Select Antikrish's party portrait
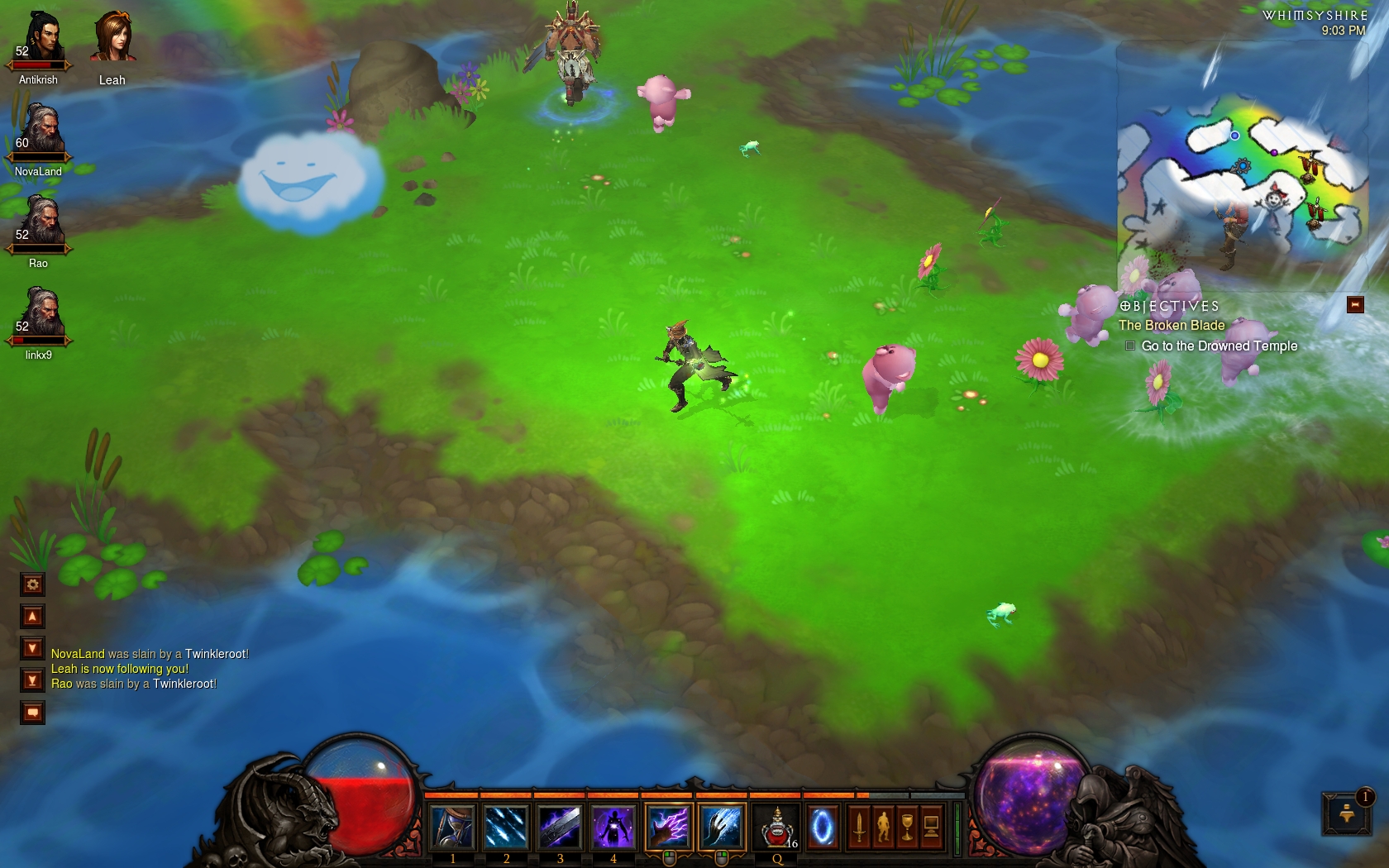 [39, 41]
